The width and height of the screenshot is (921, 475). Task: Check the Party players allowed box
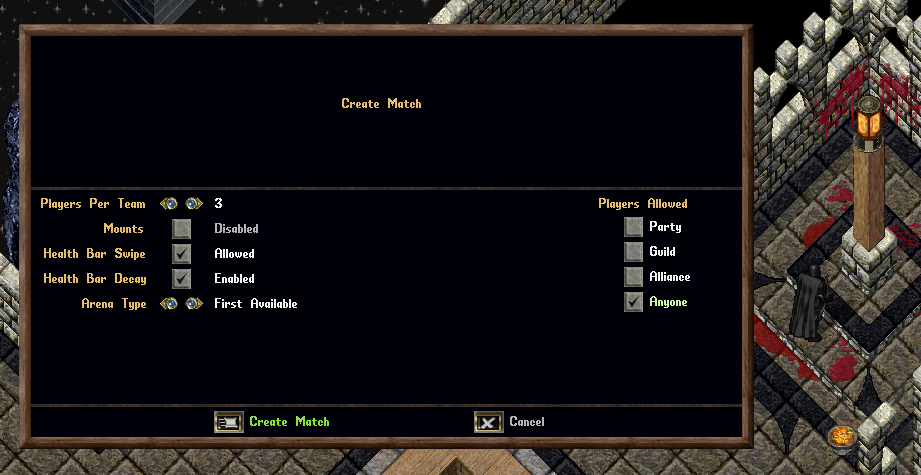633,227
